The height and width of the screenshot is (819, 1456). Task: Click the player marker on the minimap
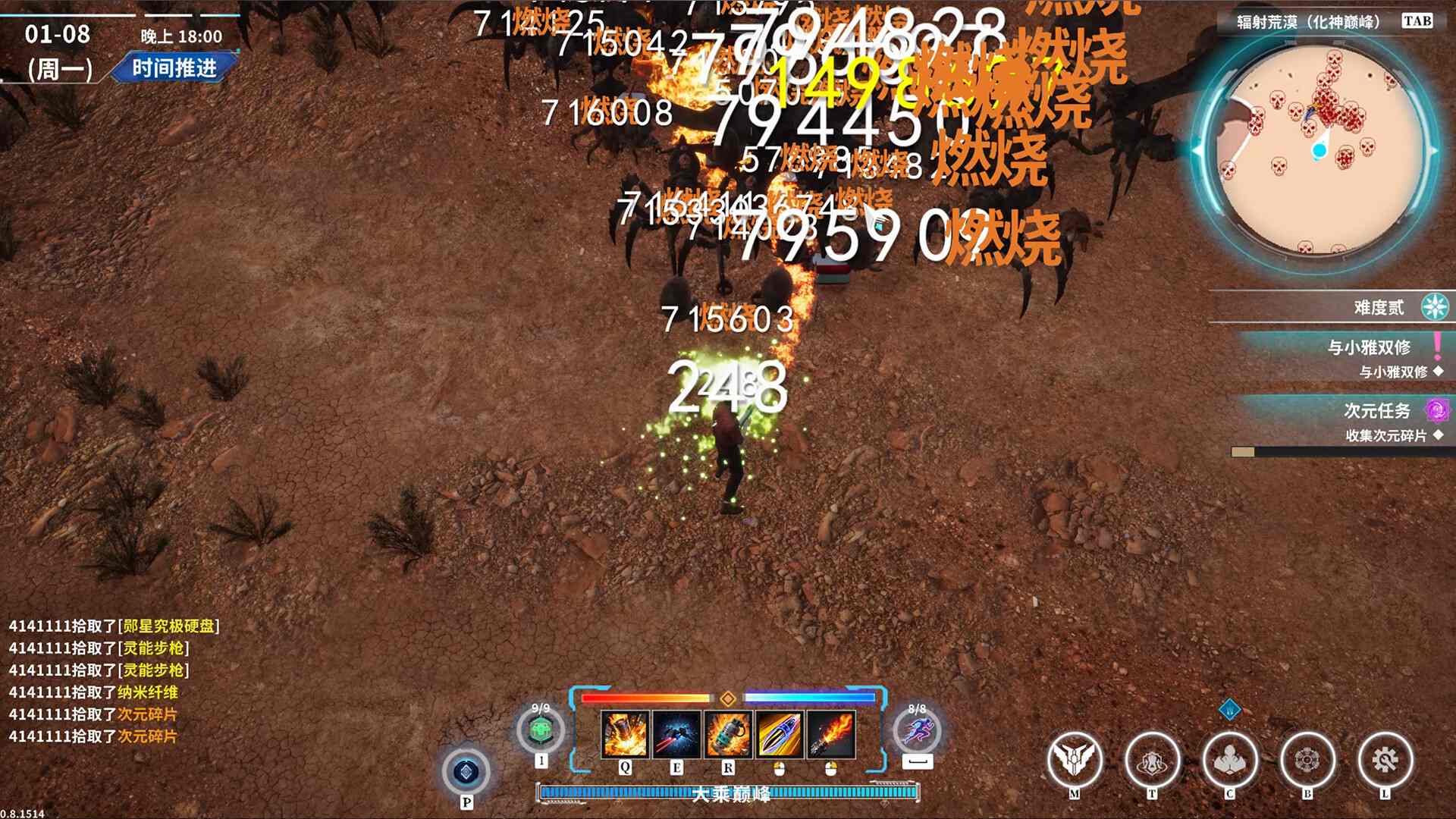coord(1319,151)
